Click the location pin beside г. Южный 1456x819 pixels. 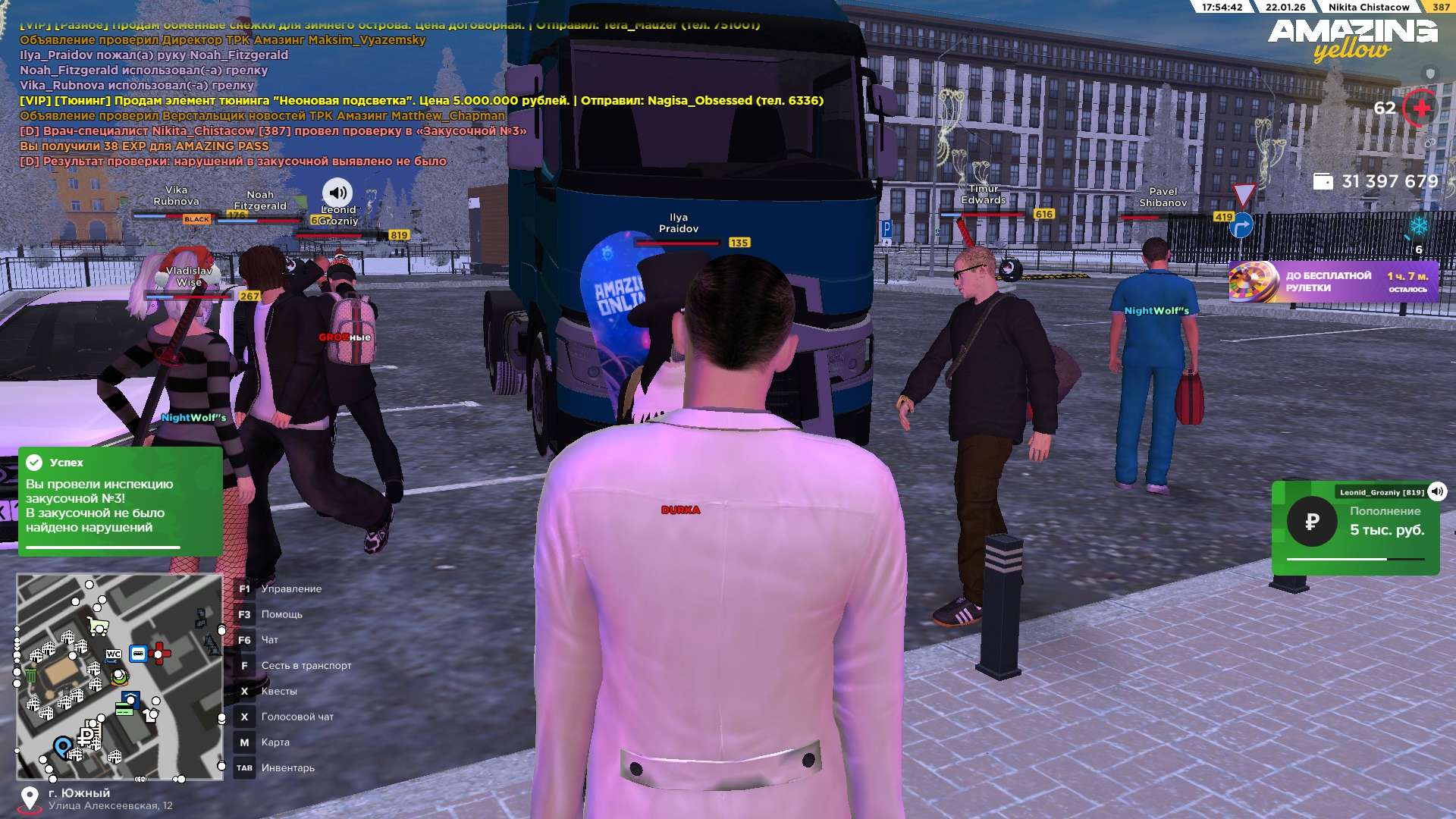[x=30, y=799]
